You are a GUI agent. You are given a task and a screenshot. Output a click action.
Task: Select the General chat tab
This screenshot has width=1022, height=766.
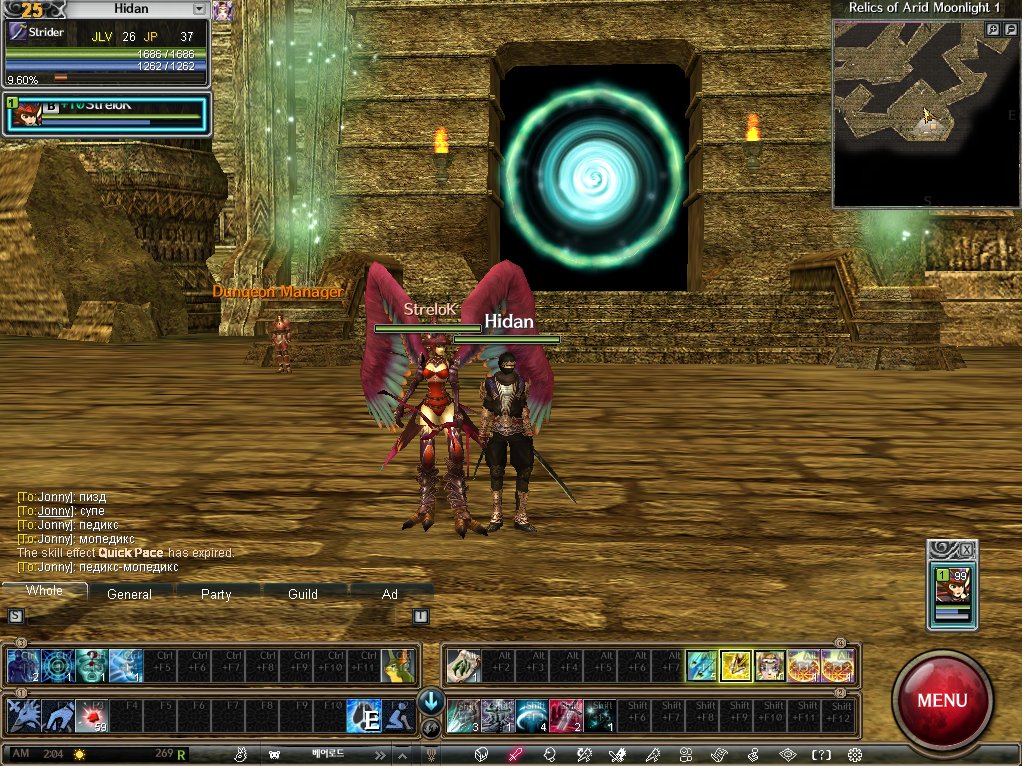tap(130, 594)
